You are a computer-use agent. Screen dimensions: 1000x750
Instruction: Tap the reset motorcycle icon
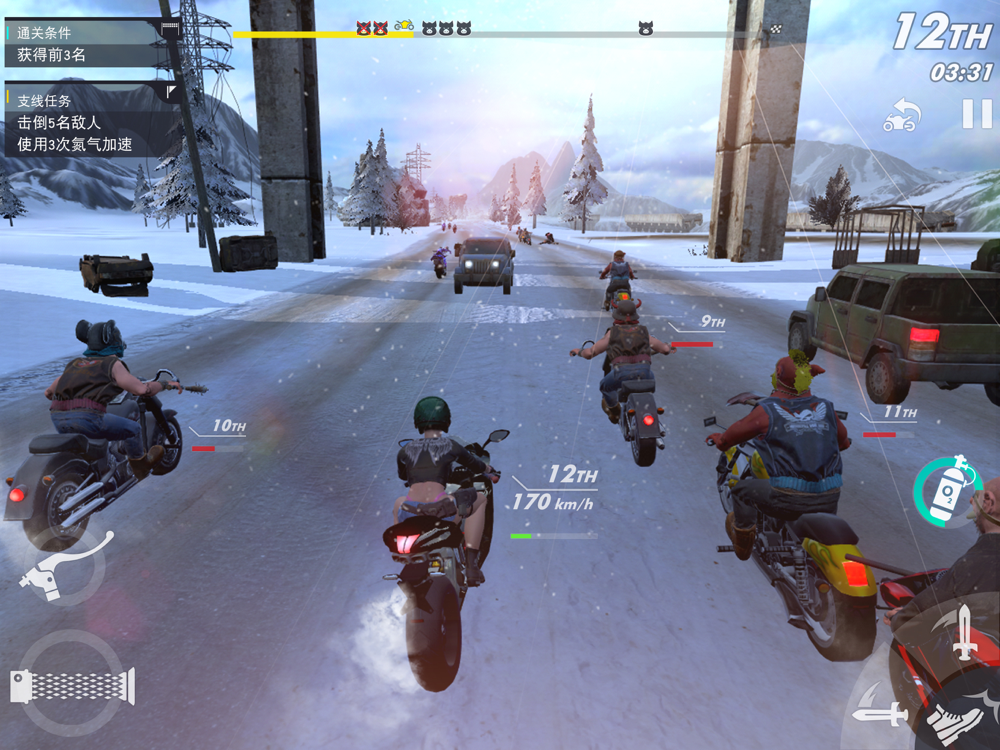901,115
